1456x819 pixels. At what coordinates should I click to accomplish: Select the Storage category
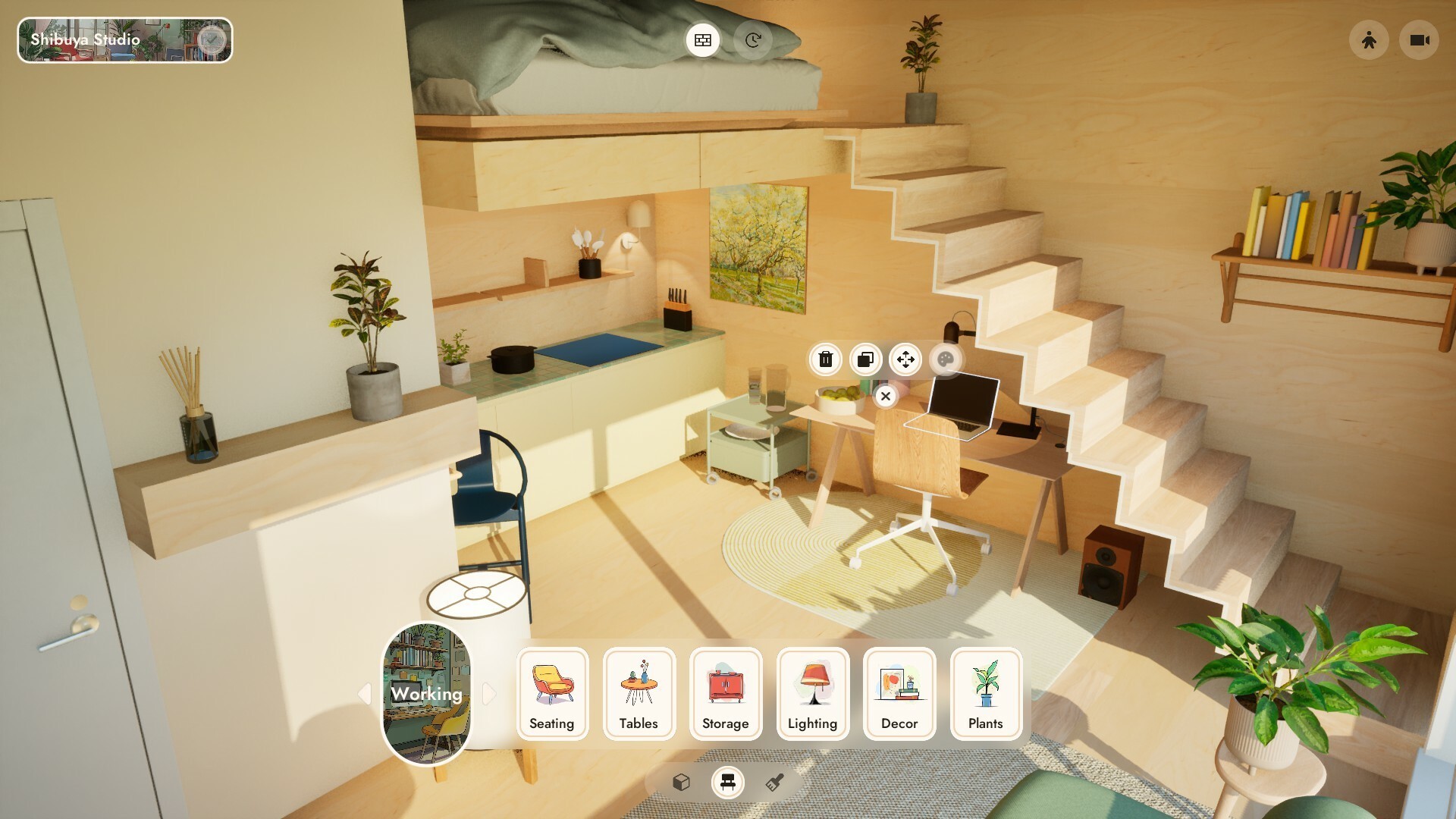(x=725, y=694)
